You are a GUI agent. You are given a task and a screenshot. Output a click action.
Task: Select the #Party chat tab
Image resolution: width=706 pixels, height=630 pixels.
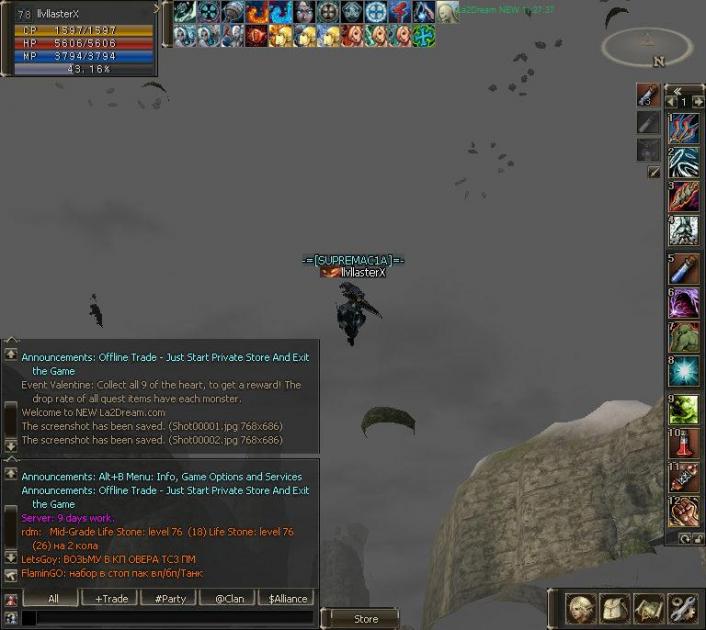[170, 598]
